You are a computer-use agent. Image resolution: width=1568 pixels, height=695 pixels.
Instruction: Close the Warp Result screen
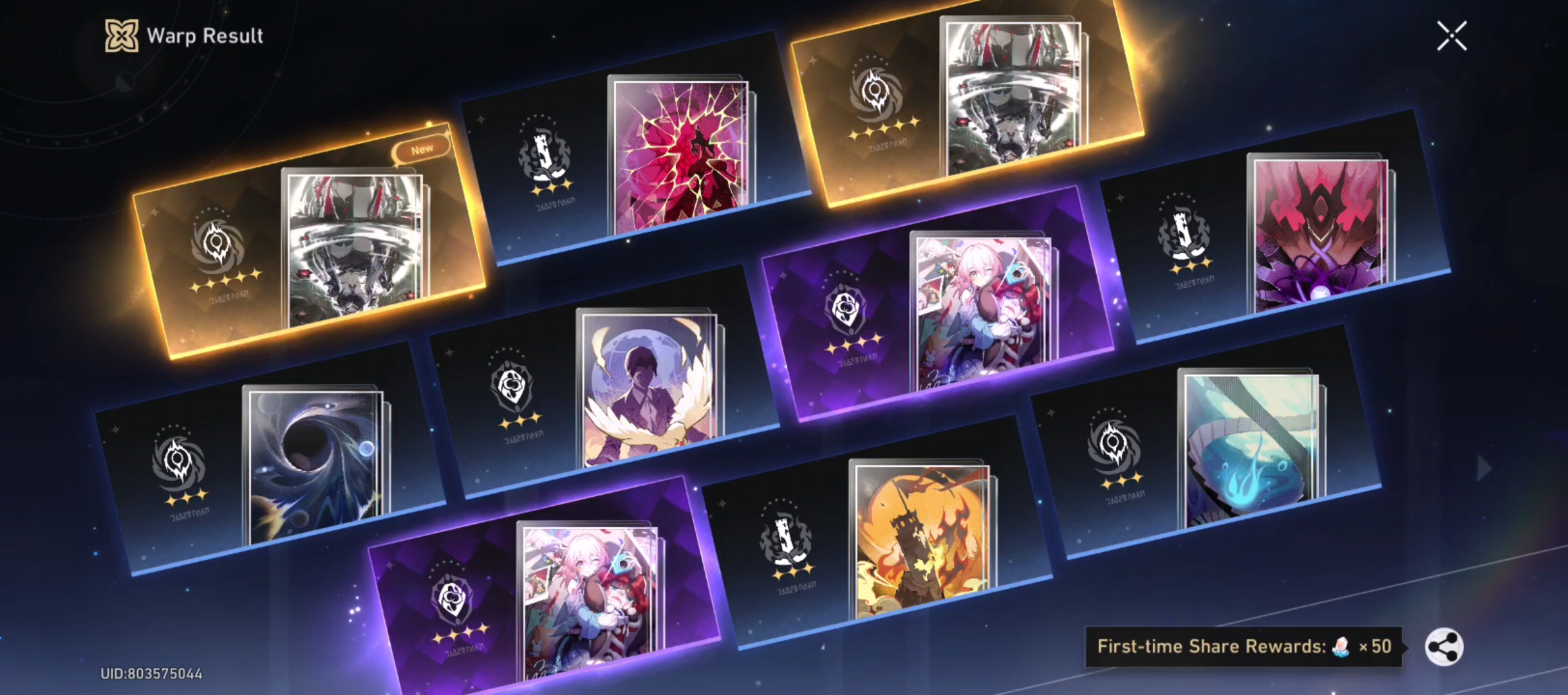pos(1451,37)
